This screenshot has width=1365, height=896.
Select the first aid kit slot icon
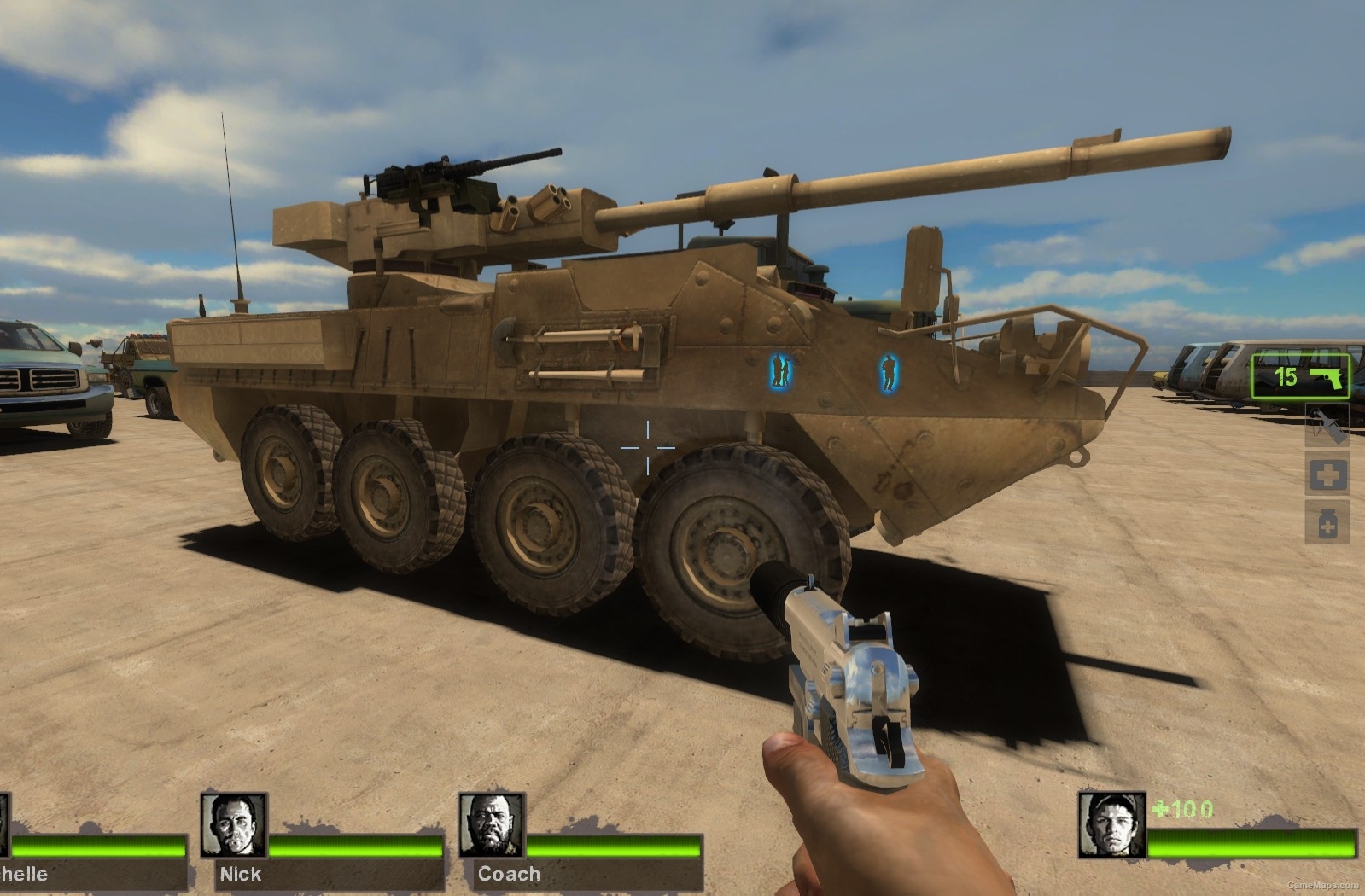(1327, 474)
